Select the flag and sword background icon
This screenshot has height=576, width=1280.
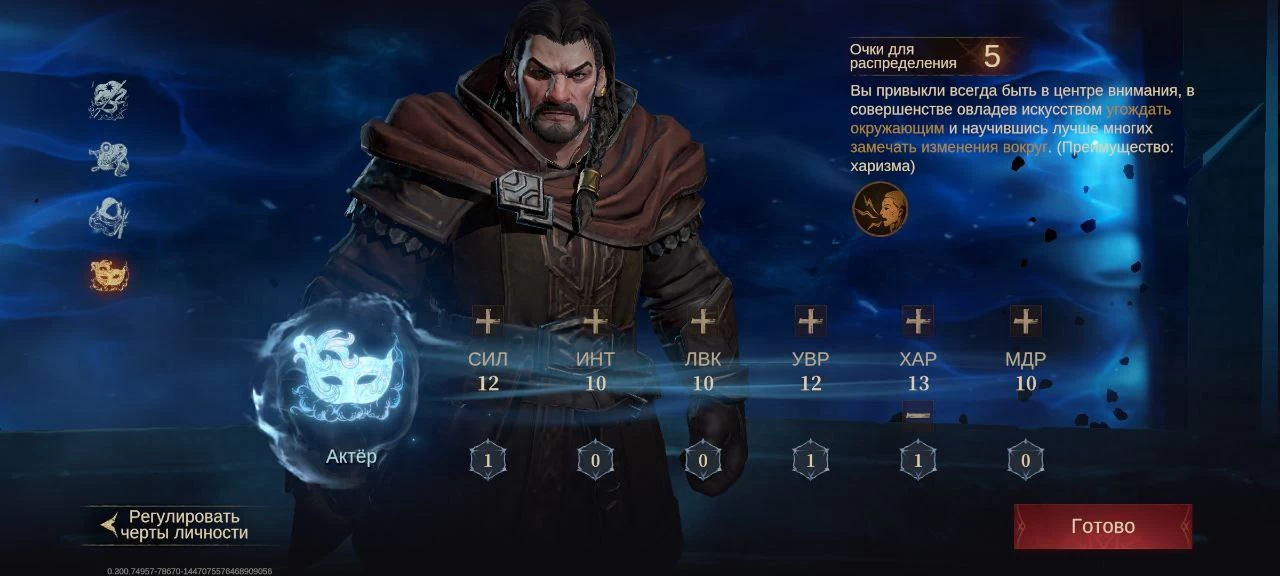point(109,99)
